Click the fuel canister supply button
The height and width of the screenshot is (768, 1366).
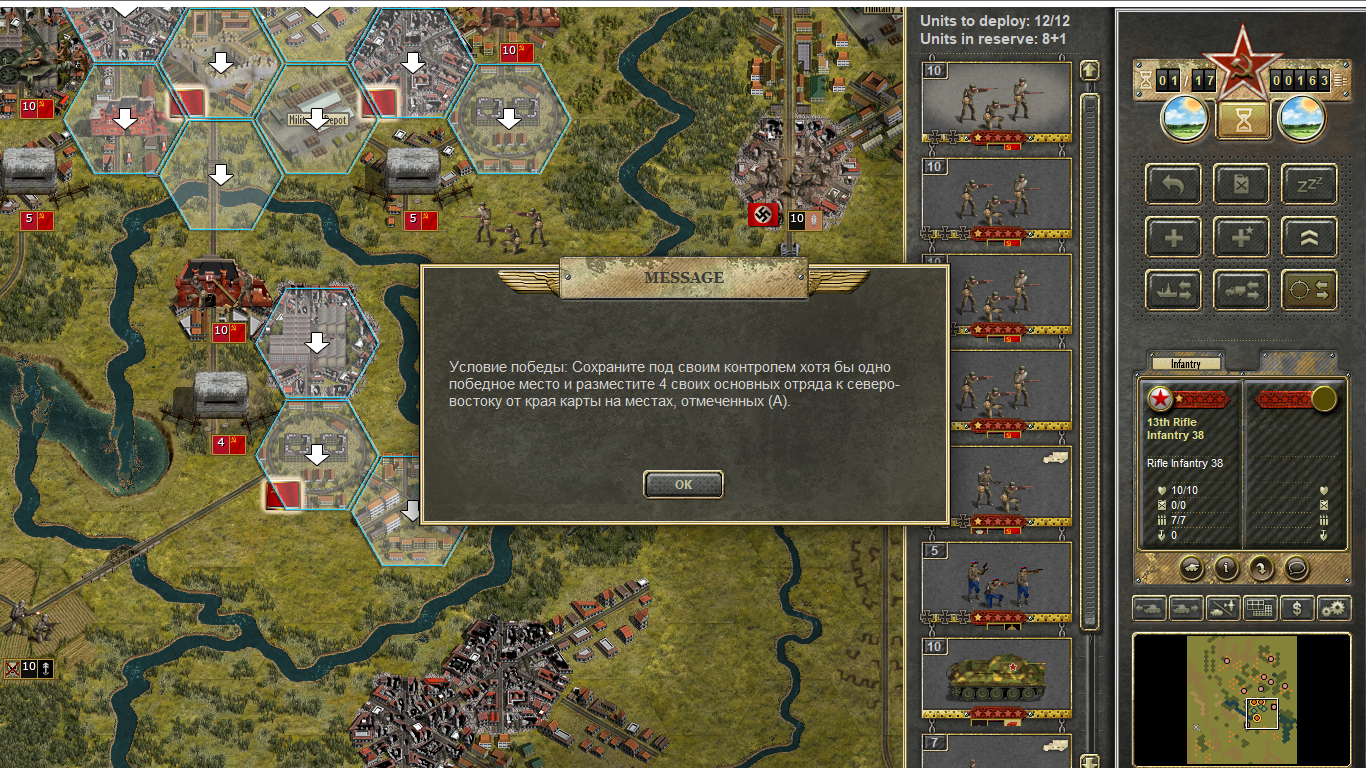point(1241,185)
